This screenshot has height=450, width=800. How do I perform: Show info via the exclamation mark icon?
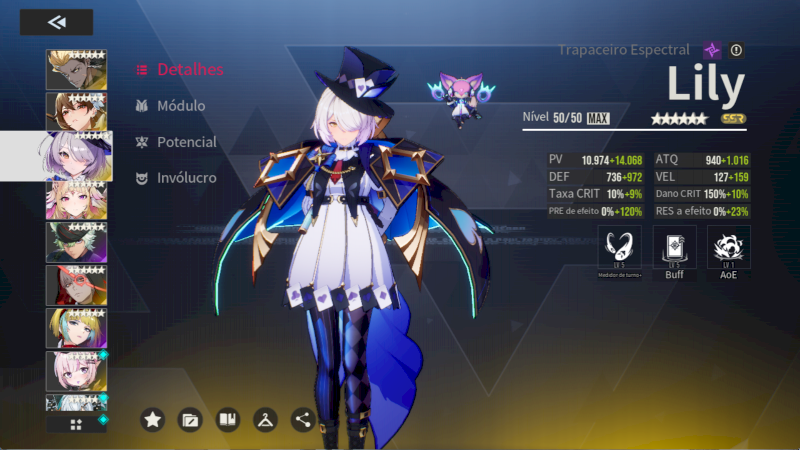(x=737, y=50)
